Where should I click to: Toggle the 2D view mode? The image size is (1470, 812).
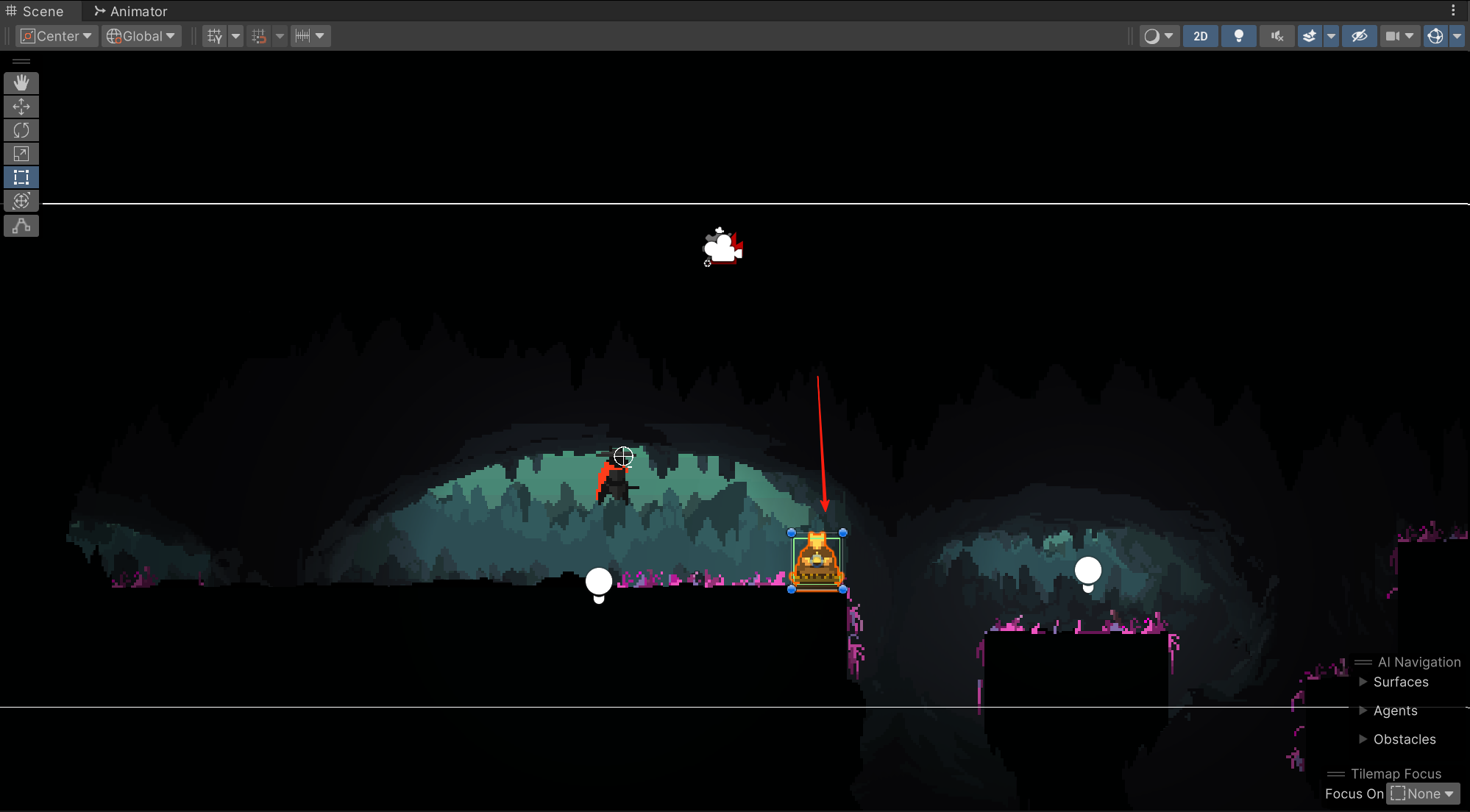[1200, 36]
